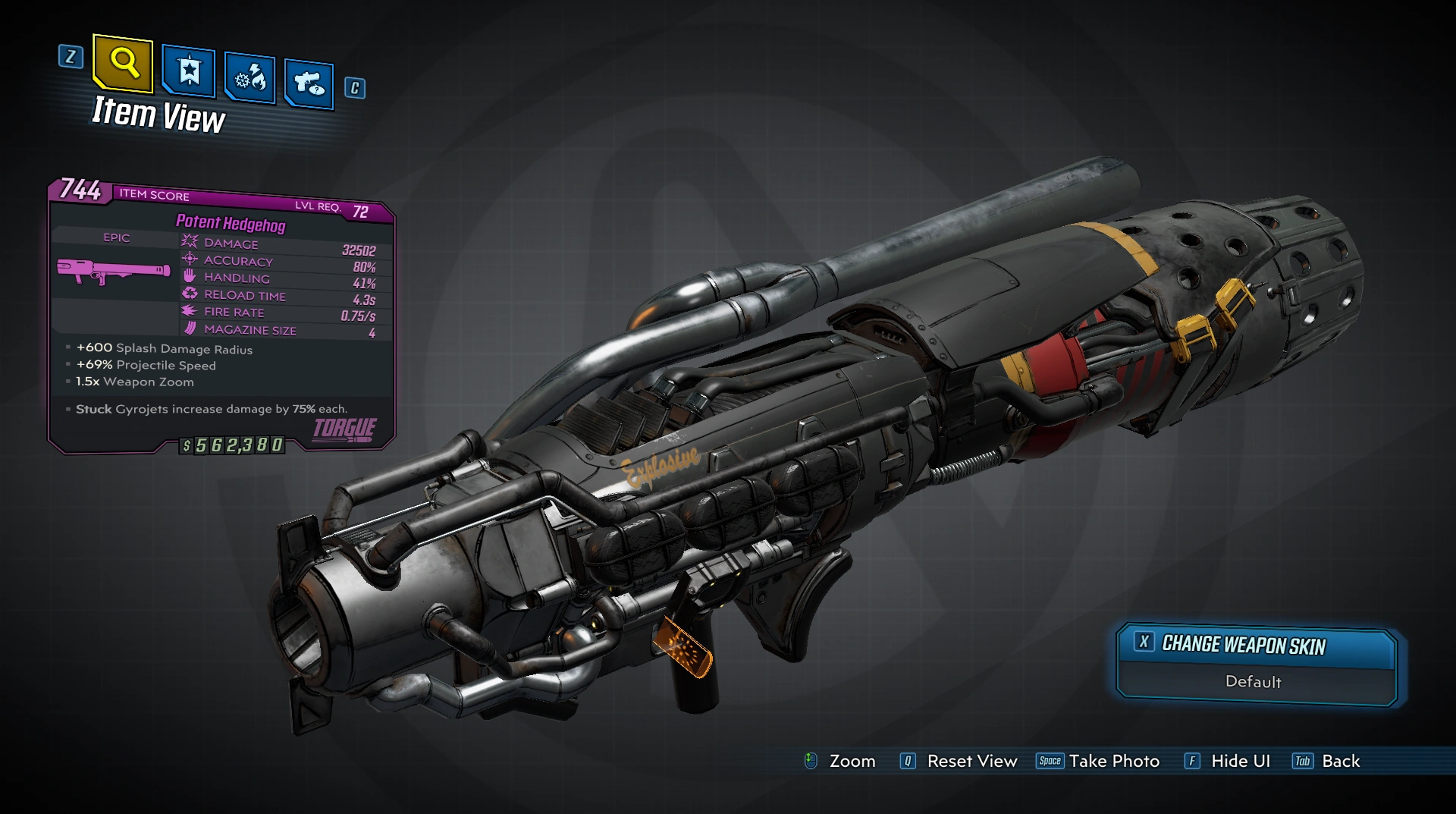The image size is (1456, 814).
Task: Open the gear and flame tab
Action: click(x=250, y=78)
